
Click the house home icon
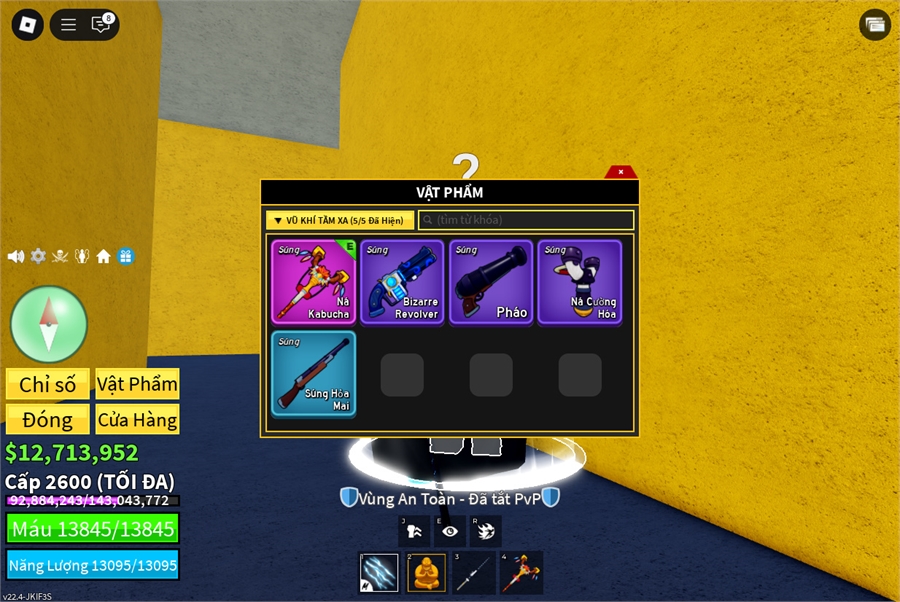pos(103,256)
